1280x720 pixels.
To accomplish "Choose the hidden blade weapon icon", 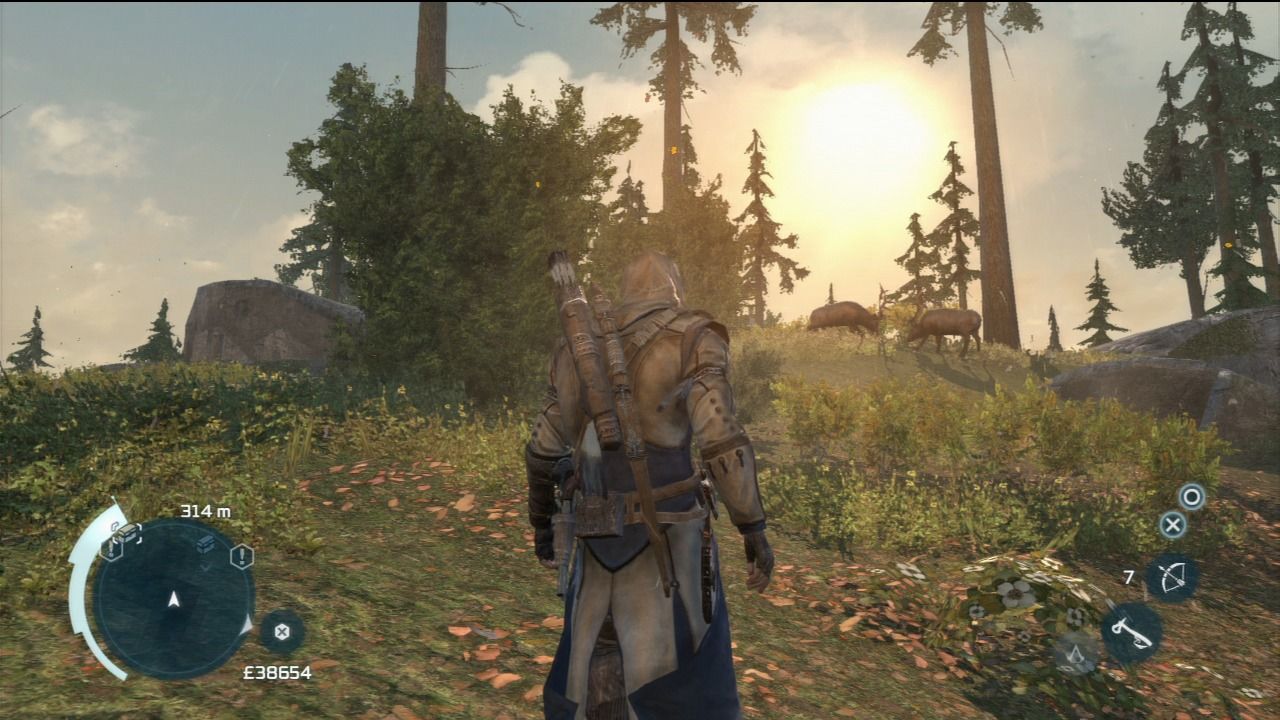I will 1132,632.
